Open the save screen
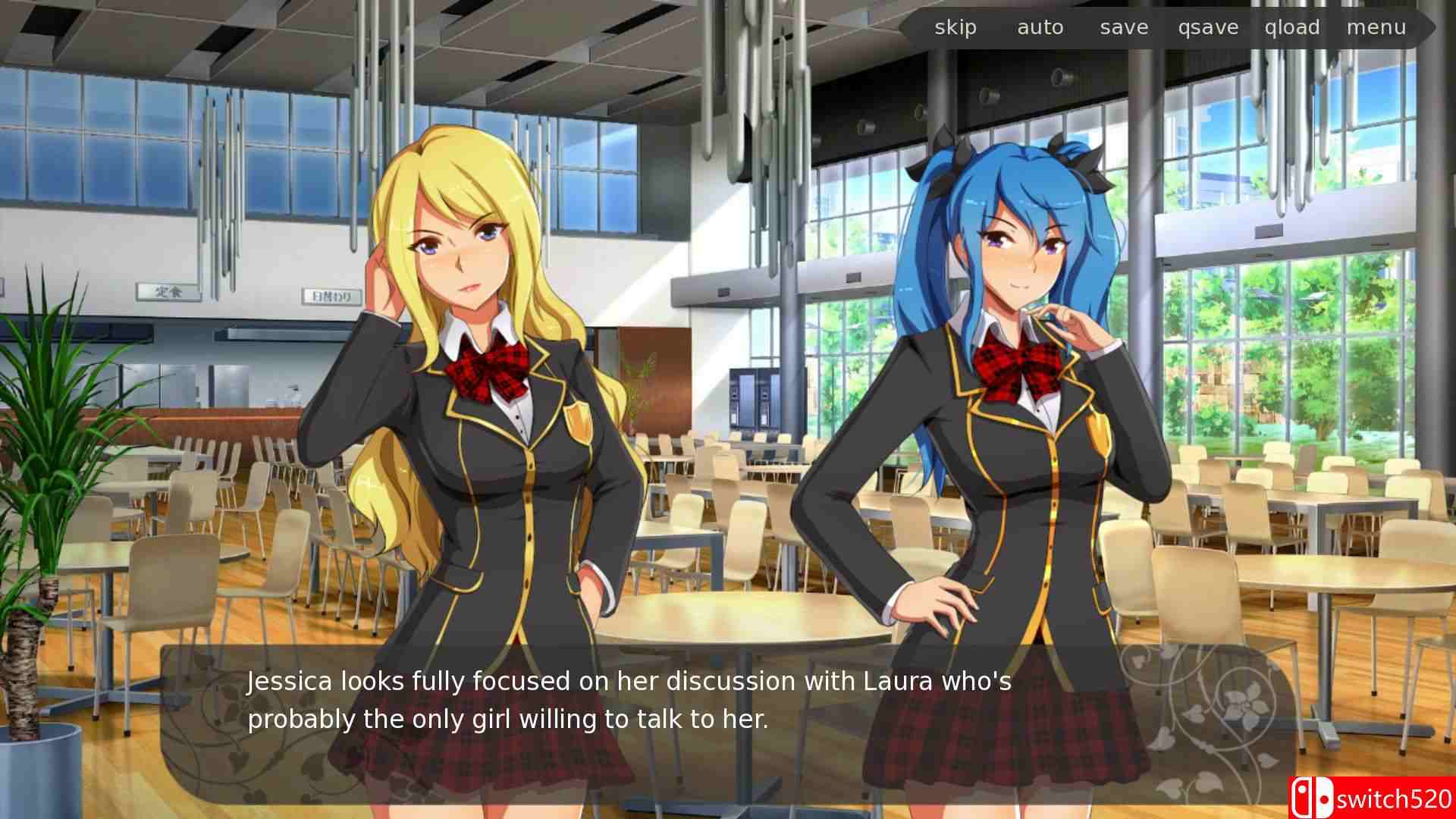The image size is (1456, 819). (1123, 27)
